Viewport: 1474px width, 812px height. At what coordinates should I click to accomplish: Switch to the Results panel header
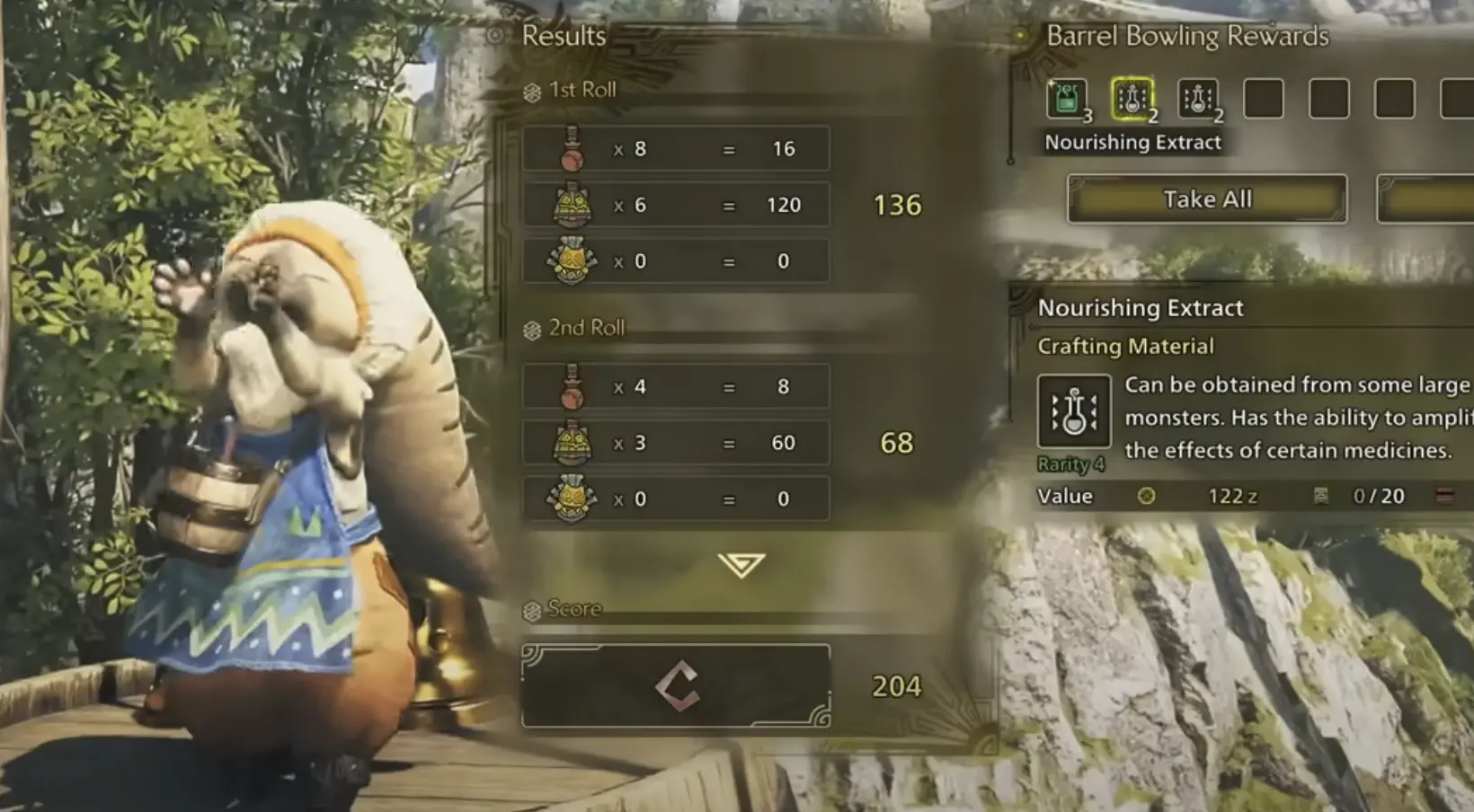[x=564, y=36]
